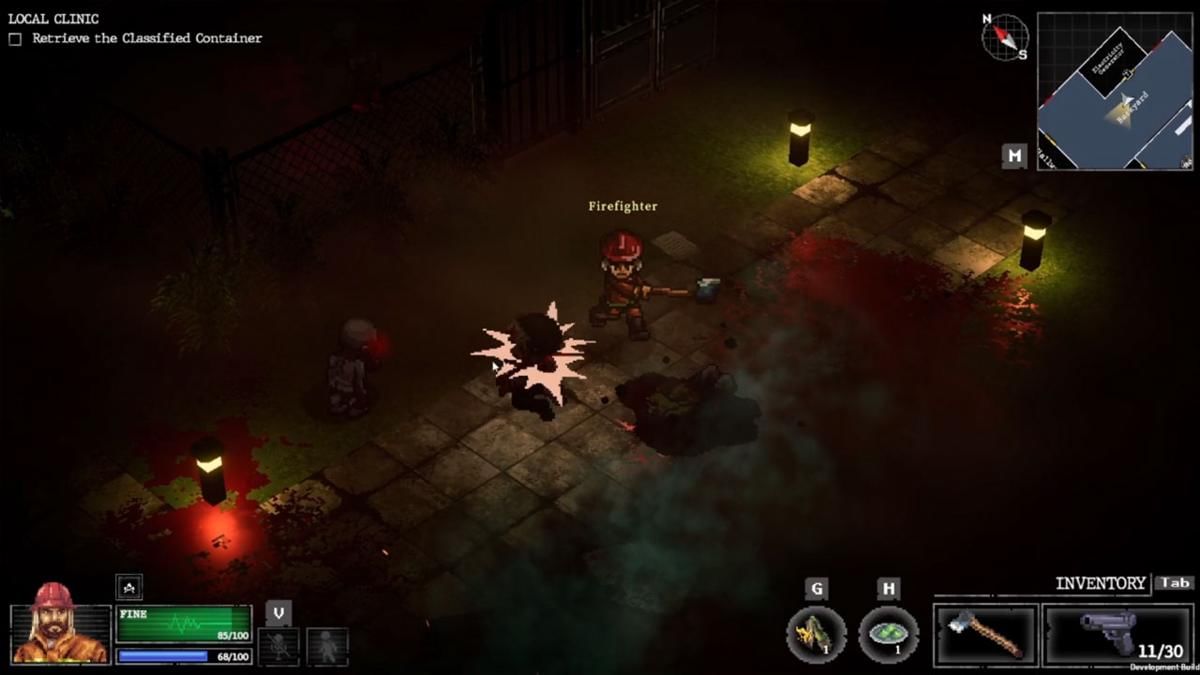Click the minimap of the backyard
The image size is (1200, 675).
pyautogui.click(x=1114, y=91)
